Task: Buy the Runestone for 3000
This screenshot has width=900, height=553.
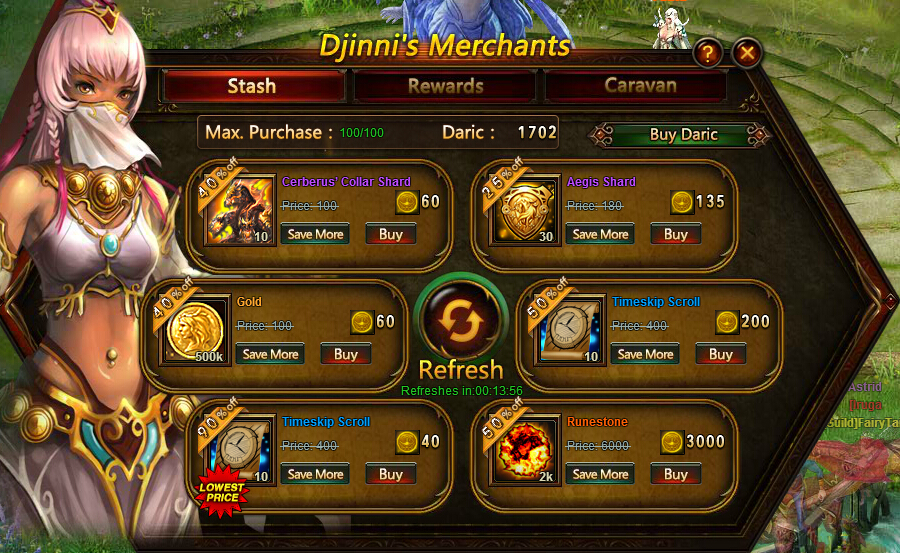Action: pyautogui.click(x=676, y=474)
